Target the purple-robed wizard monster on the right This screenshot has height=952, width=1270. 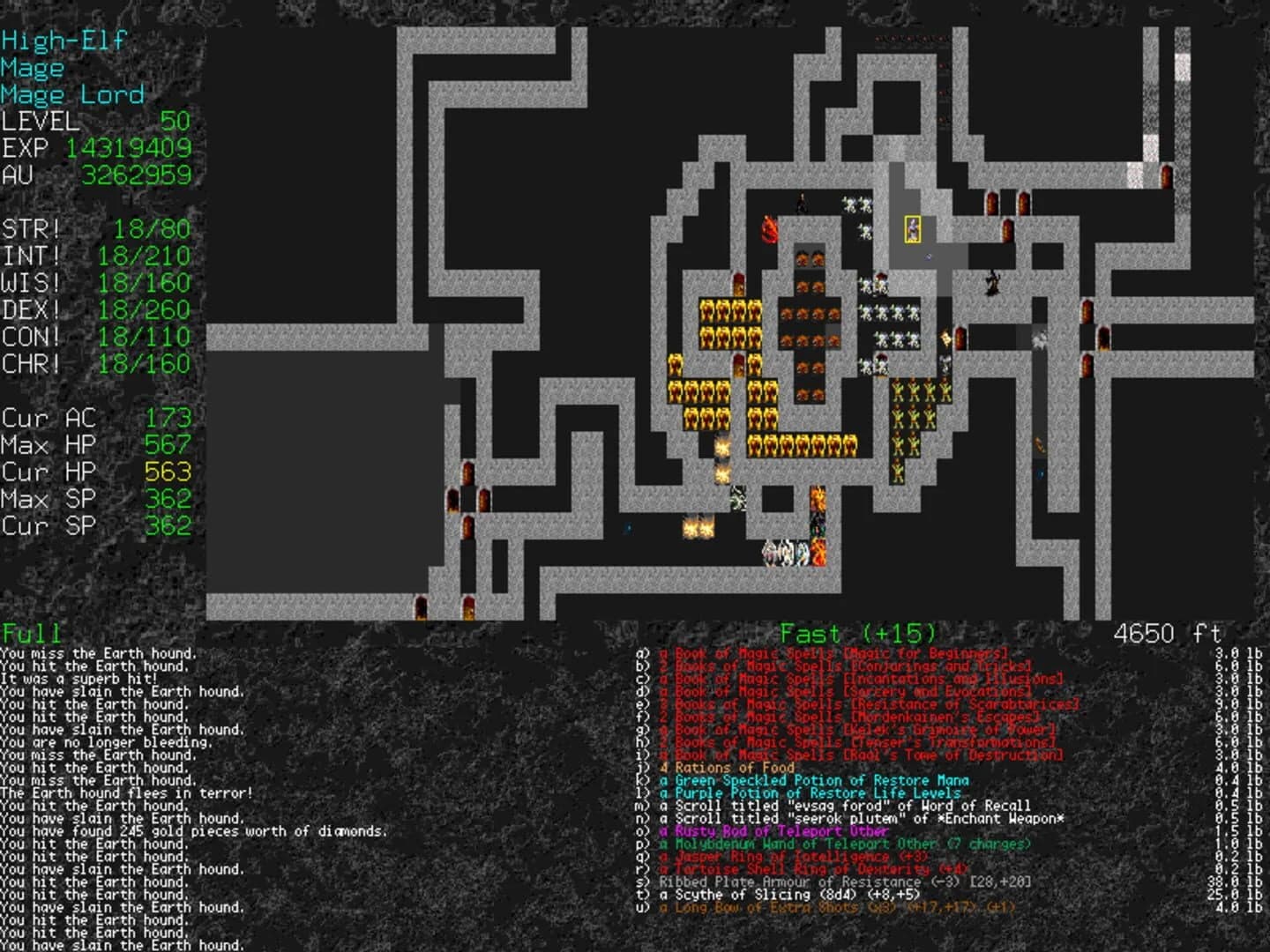pos(993,284)
